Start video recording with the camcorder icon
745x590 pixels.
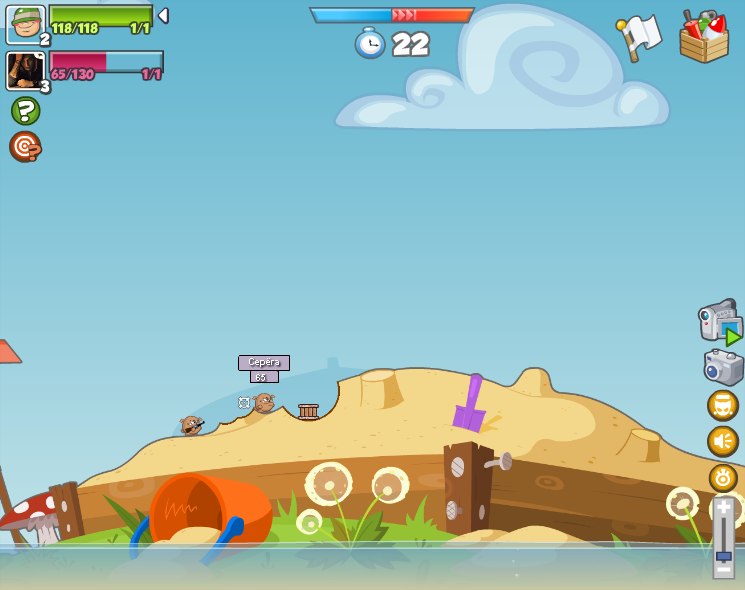tap(720, 322)
